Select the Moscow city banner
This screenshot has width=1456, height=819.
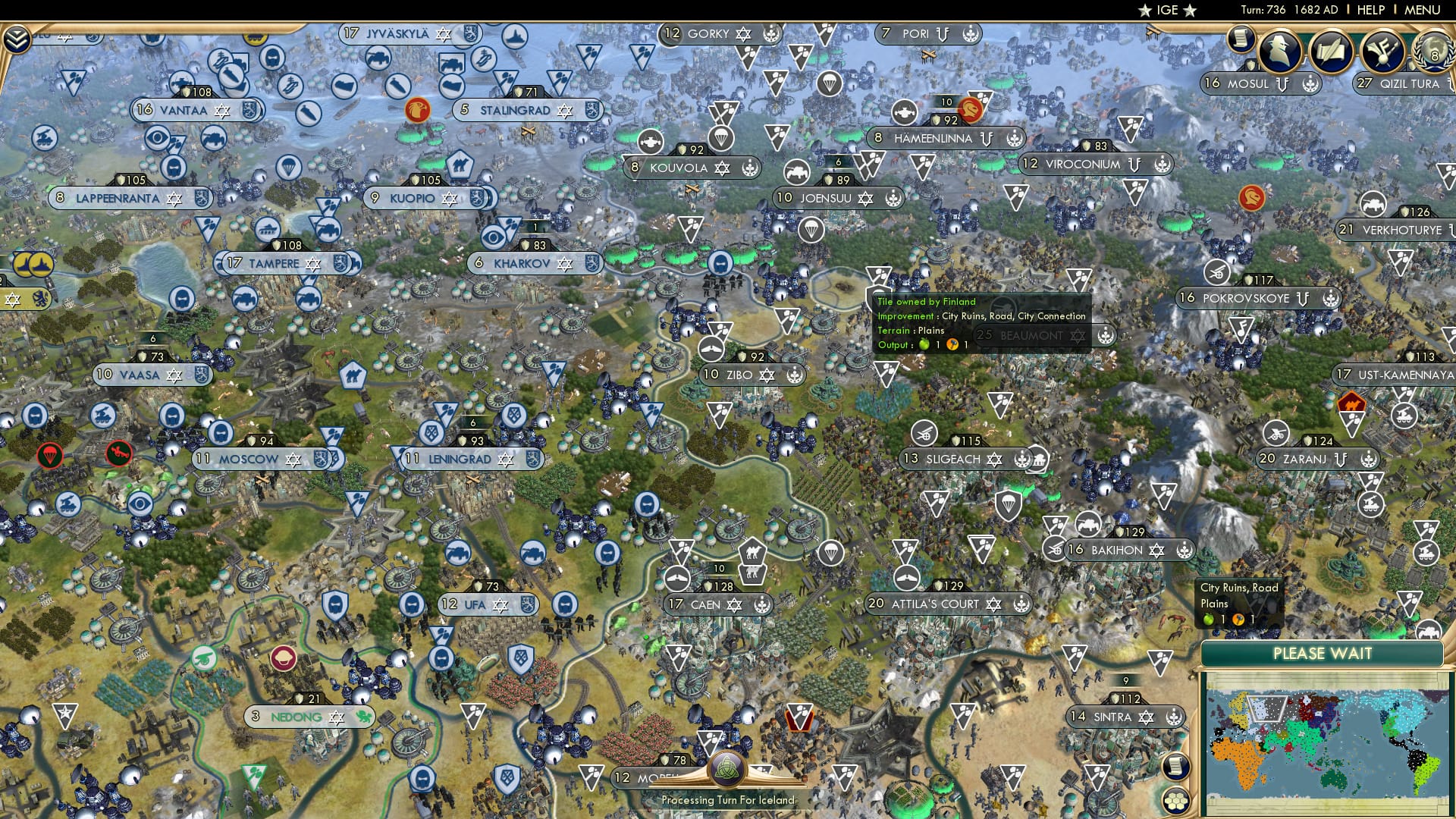point(248,459)
